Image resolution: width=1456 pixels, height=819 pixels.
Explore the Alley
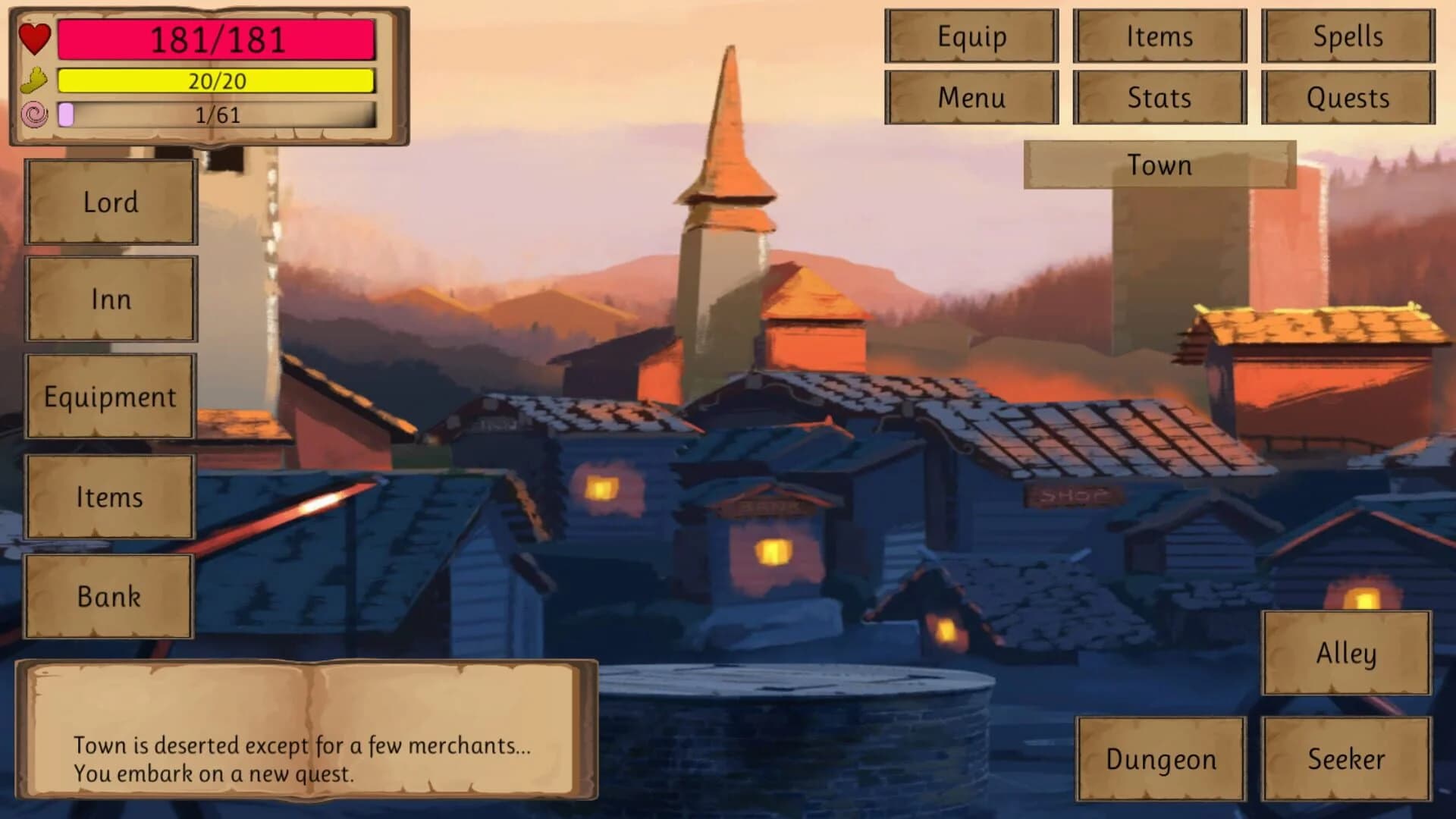(1345, 654)
